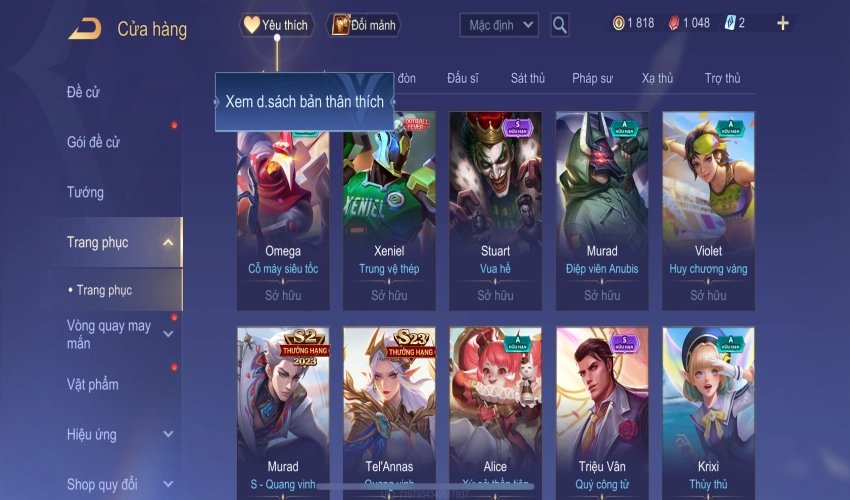Open the Đổi mảnh fragment exchange
Viewport: 850px width, 500px height.
363,25
